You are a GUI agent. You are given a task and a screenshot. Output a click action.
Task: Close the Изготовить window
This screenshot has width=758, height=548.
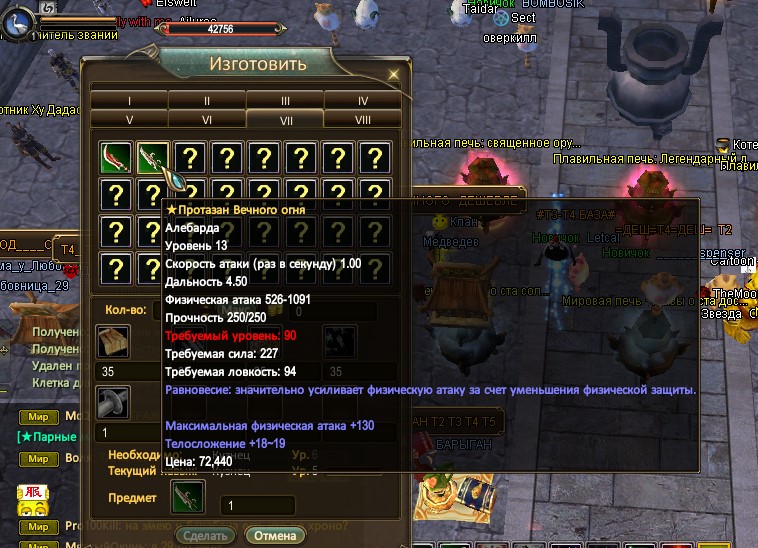click(394, 74)
